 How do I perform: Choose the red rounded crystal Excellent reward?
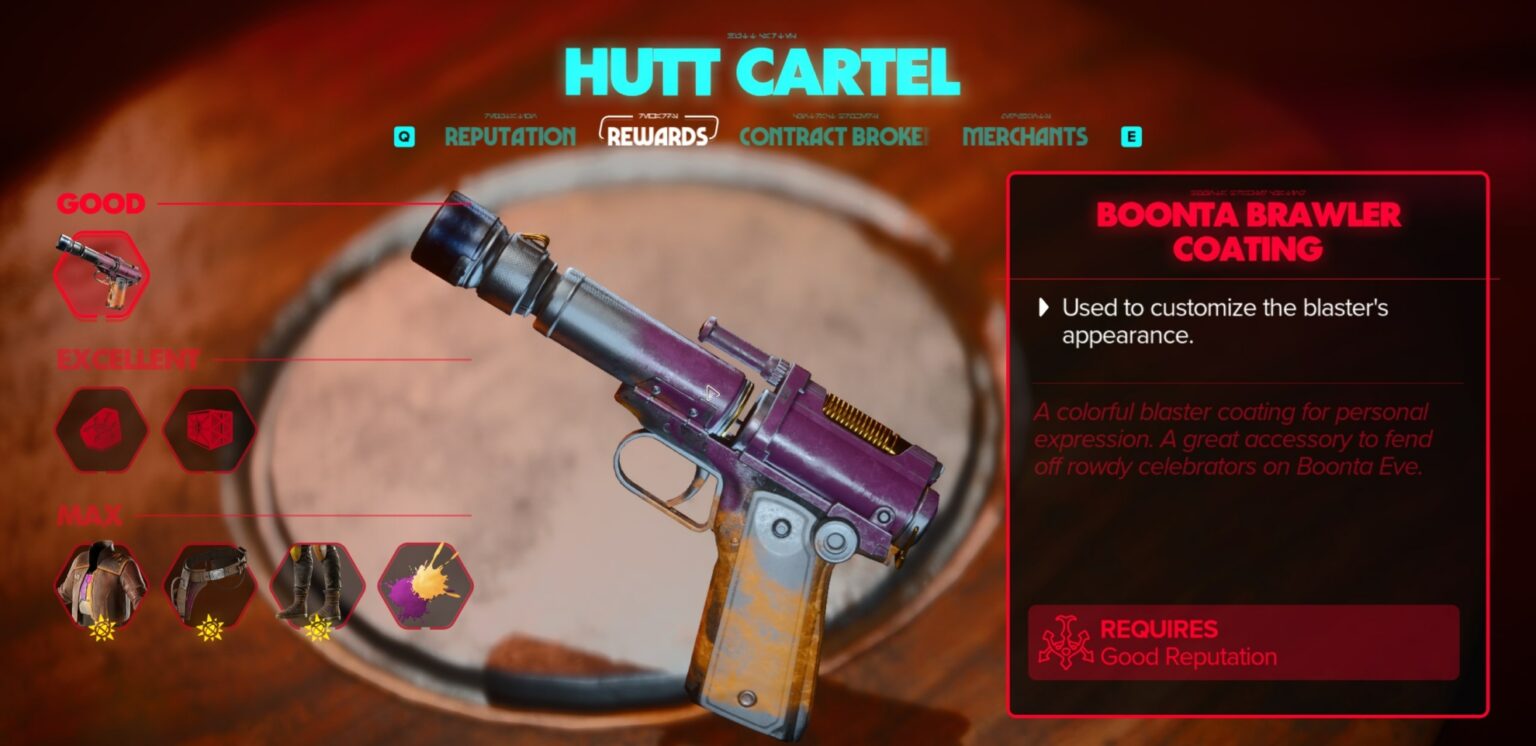tap(101, 430)
